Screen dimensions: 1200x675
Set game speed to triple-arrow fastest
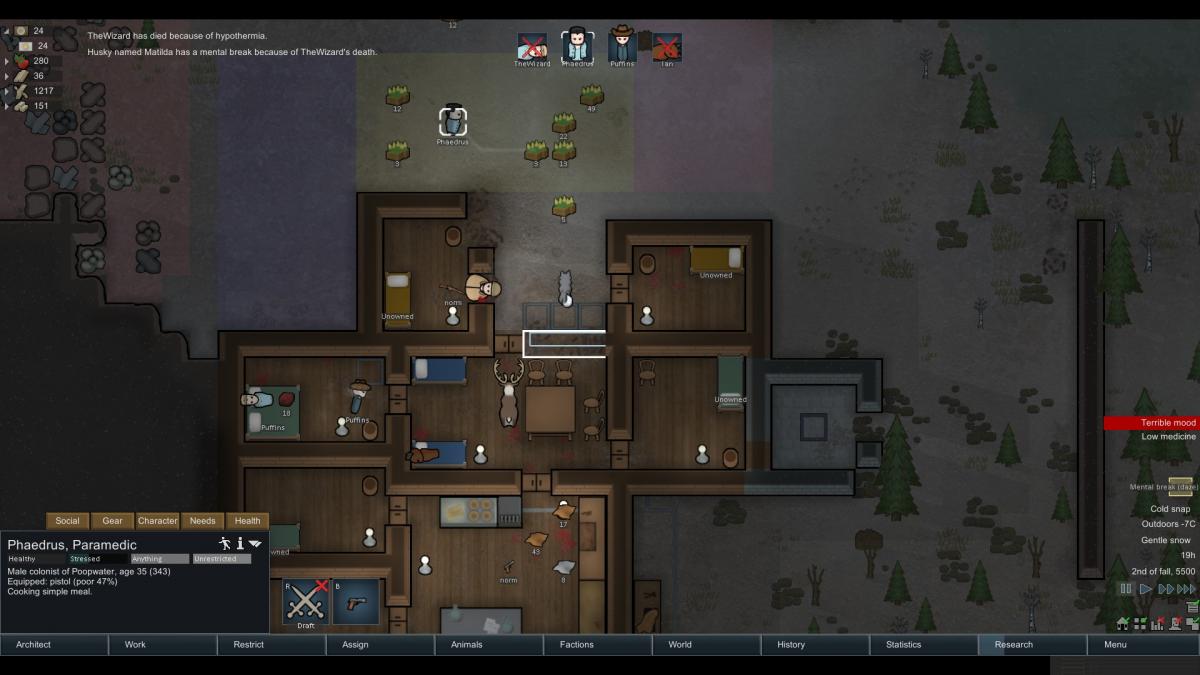(x=1188, y=590)
